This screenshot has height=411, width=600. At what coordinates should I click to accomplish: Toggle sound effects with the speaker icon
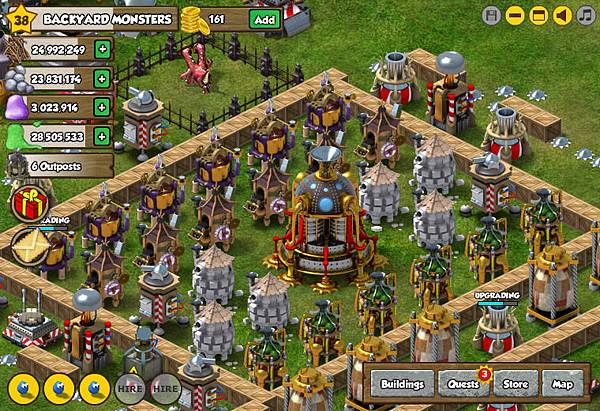tap(564, 15)
